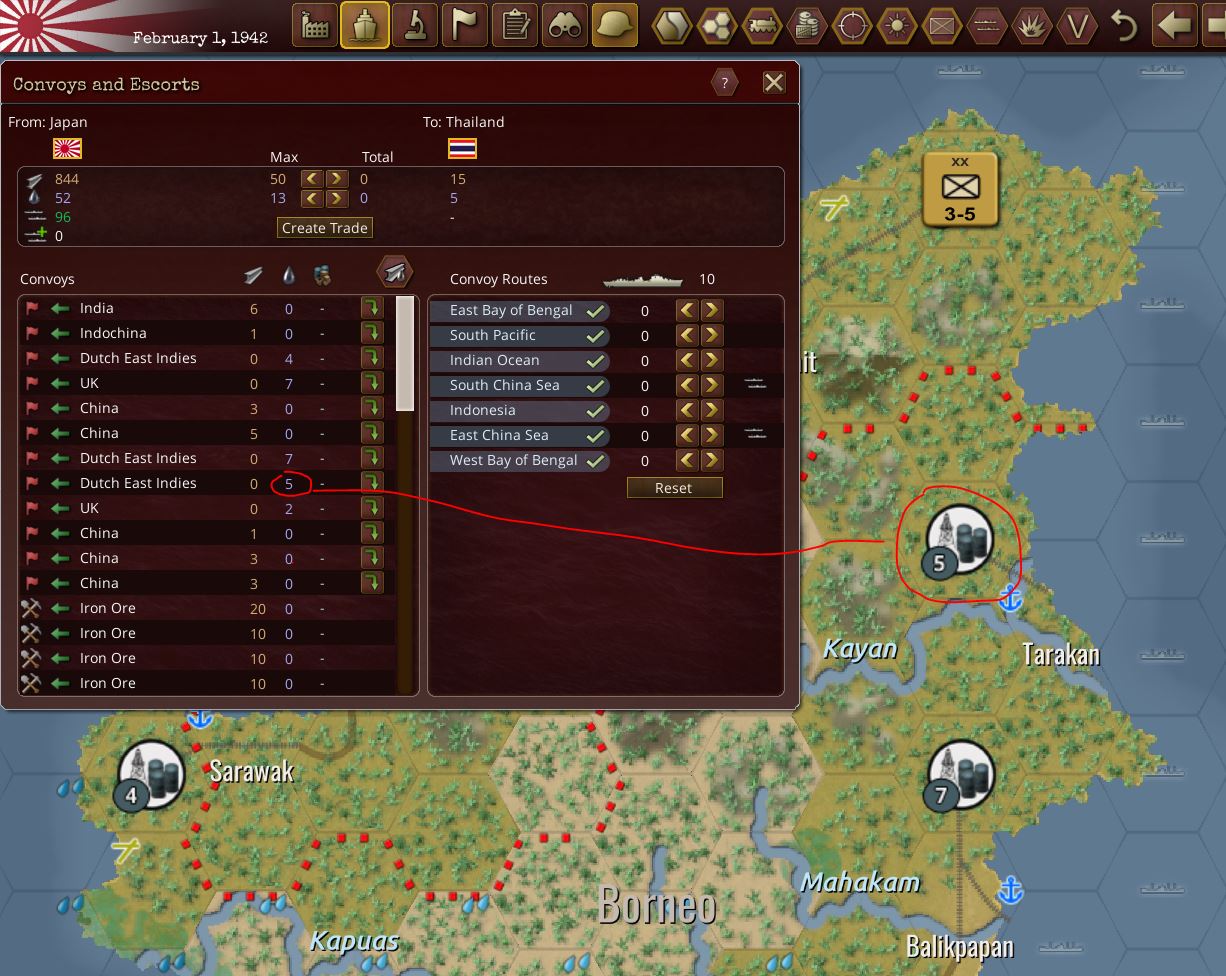The width and height of the screenshot is (1226, 976).
Task: Click the Create Trade button
Action: 325,228
